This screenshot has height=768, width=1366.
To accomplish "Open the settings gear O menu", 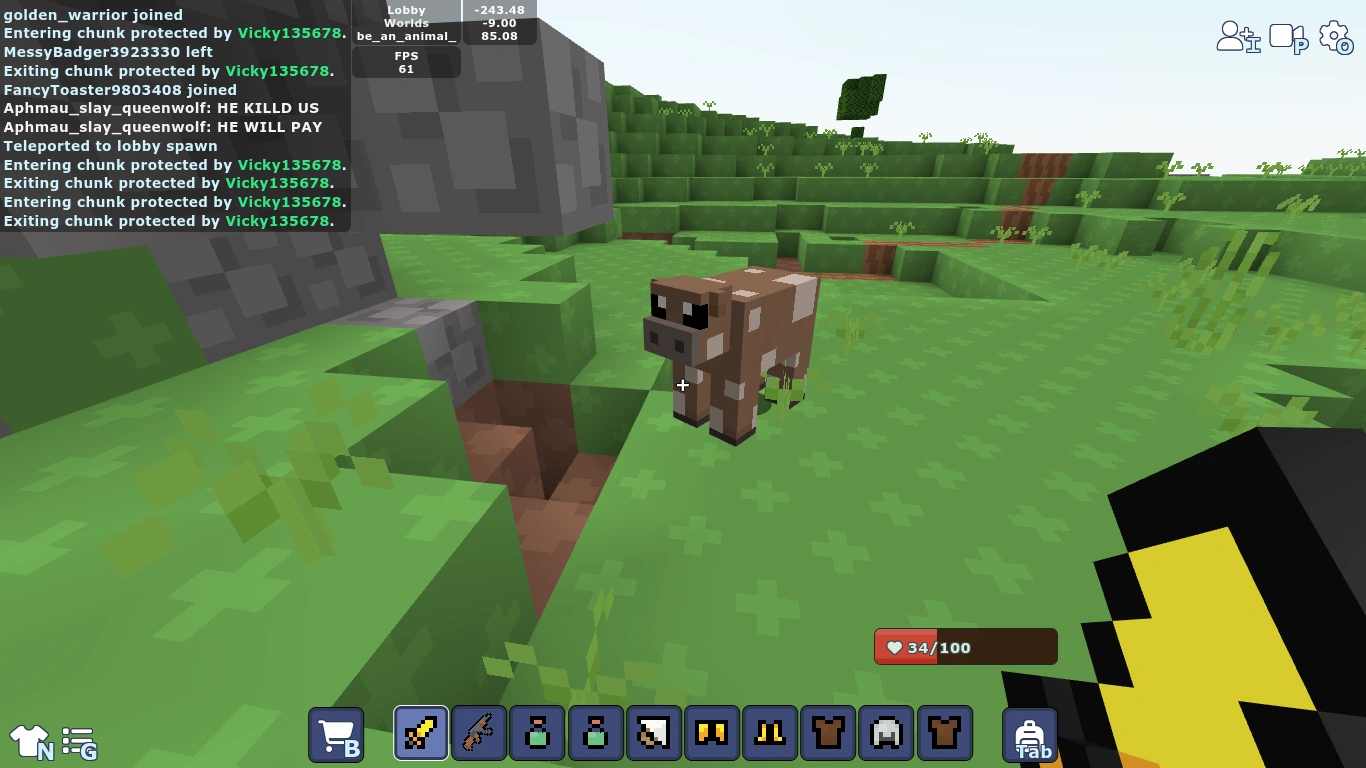I will point(1336,35).
